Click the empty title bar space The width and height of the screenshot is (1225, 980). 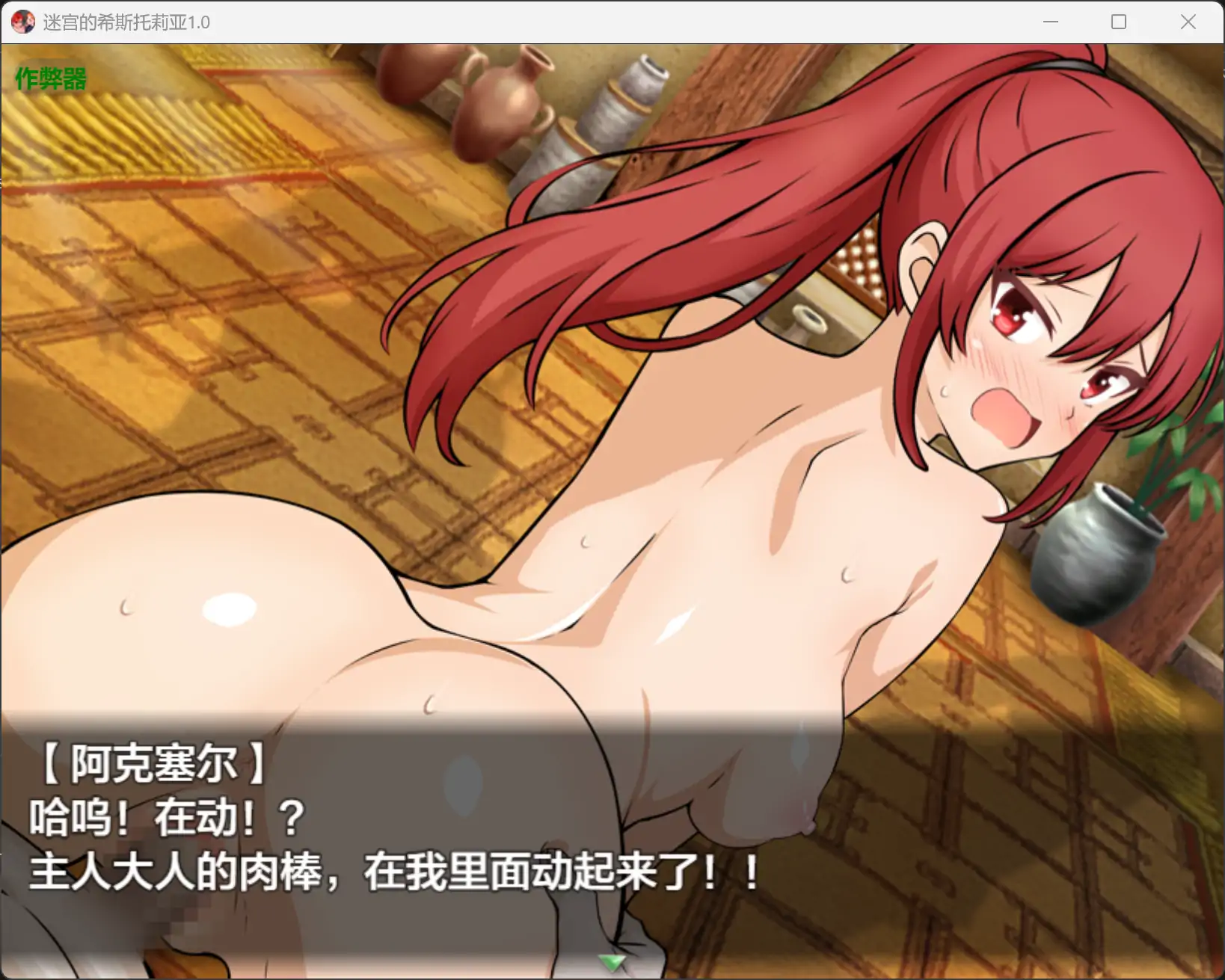click(x=598, y=22)
